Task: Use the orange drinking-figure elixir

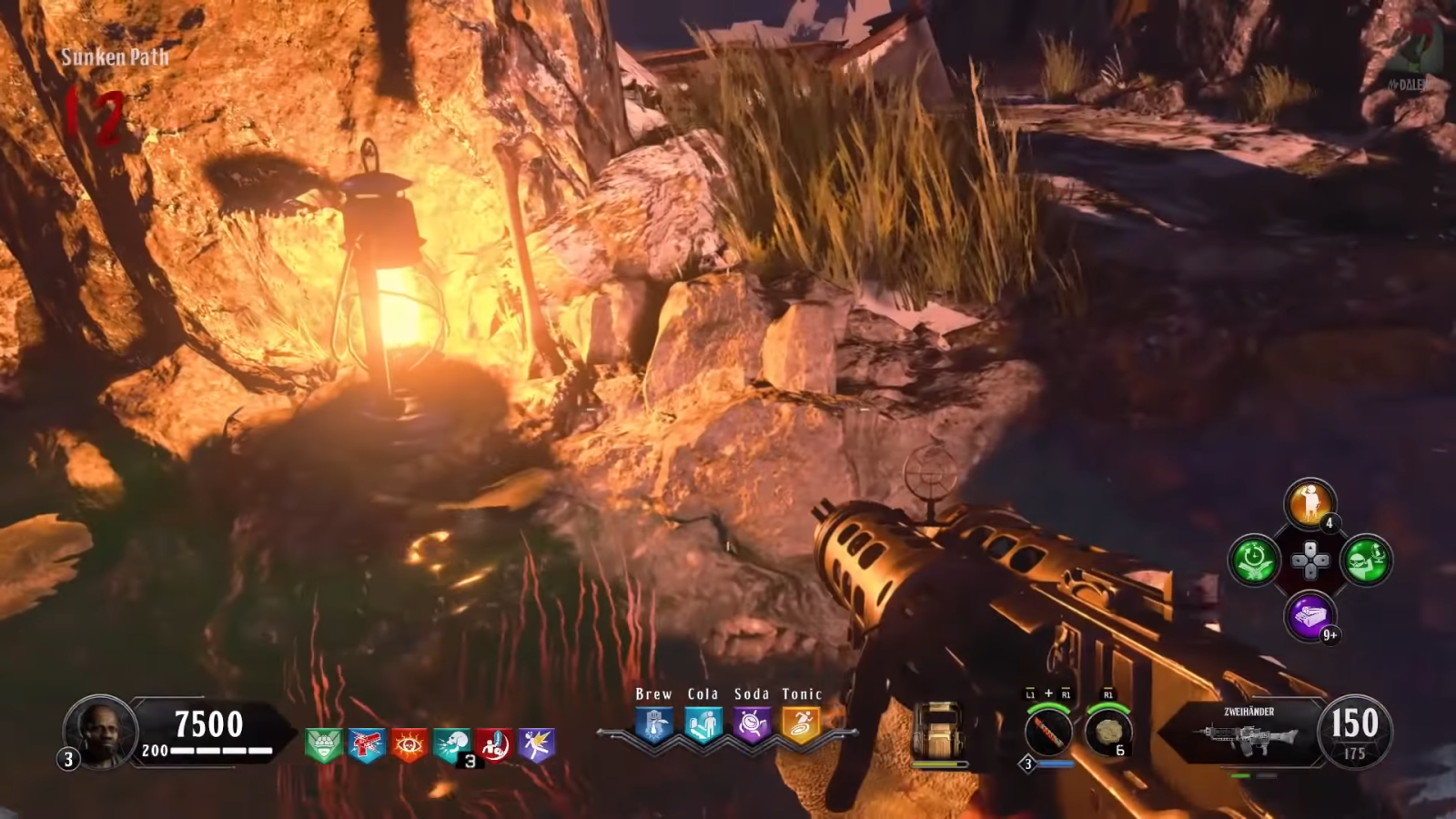Action: [x=1309, y=503]
